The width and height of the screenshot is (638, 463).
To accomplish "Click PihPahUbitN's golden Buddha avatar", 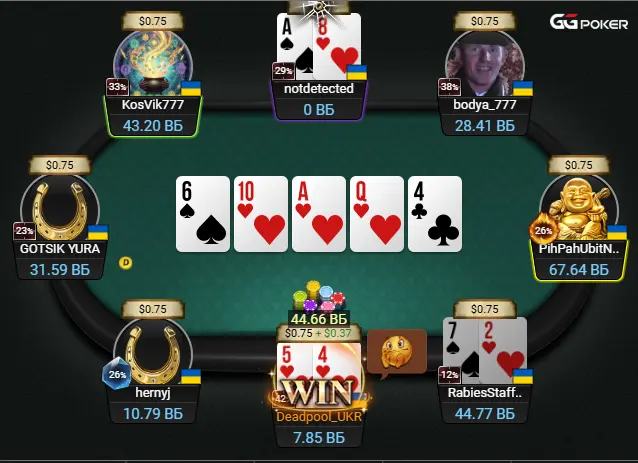I will tap(579, 208).
